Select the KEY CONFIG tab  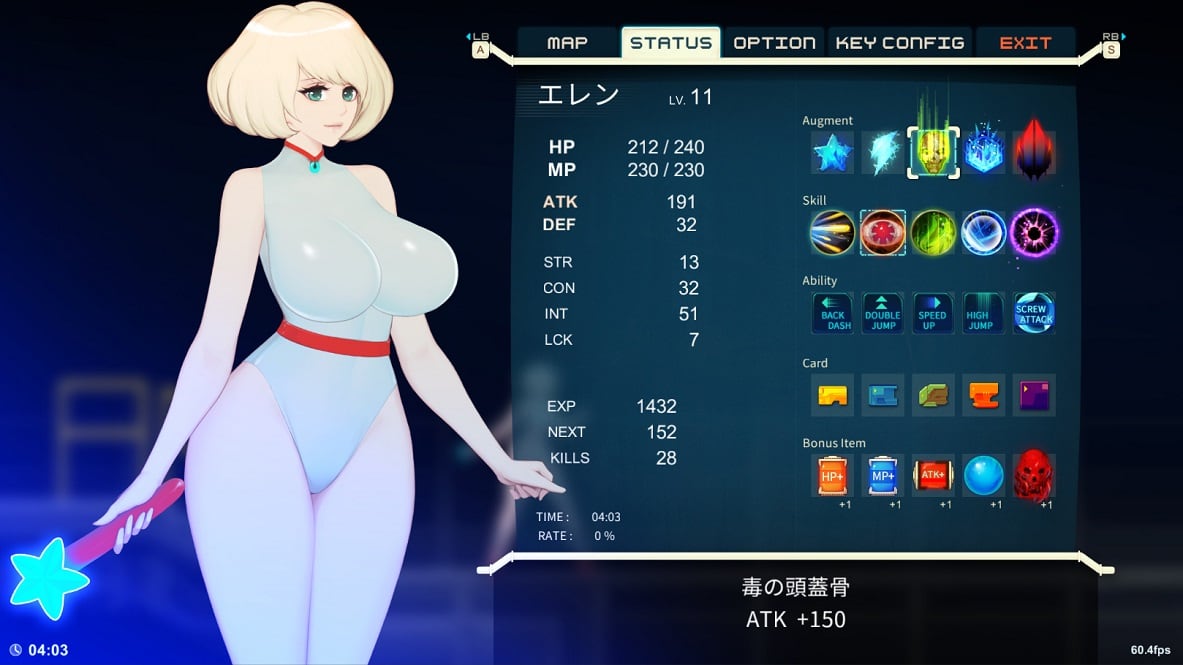pyautogui.click(x=899, y=43)
